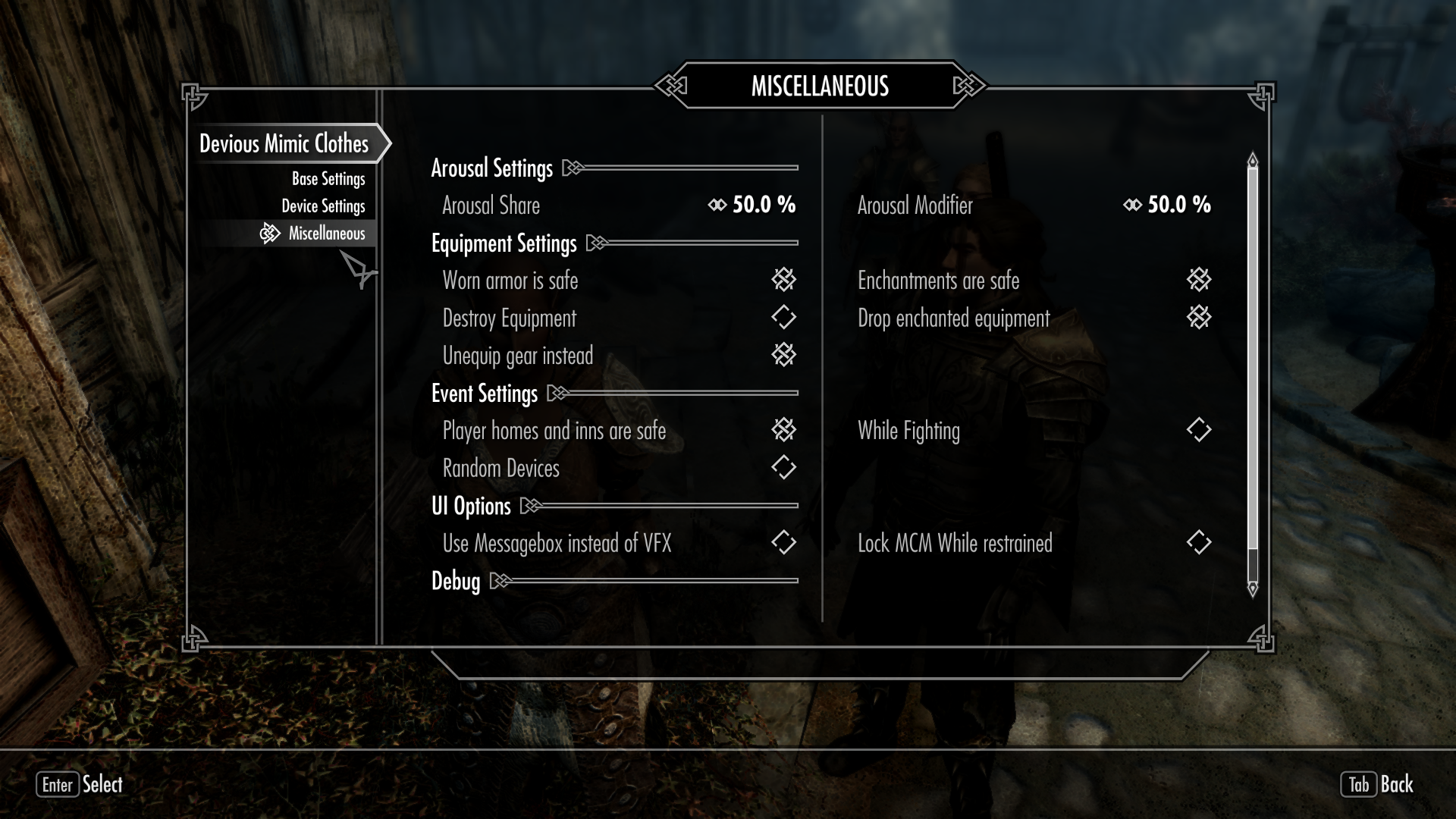
Task: Expand the Equipment Settings section header
Action: (x=597, y=243)
